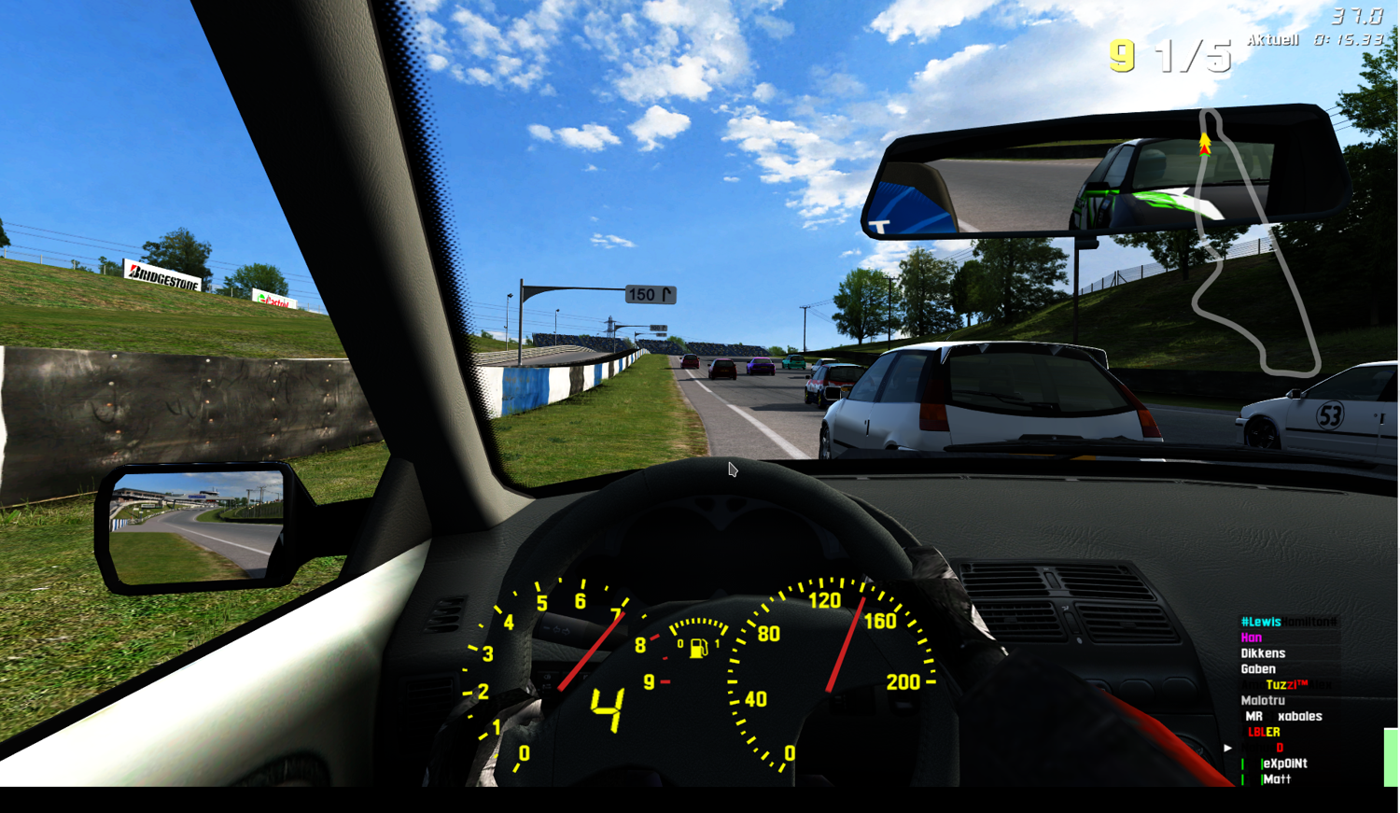The width and height of the screenshot is (1400, 813).
Task: Click the LBLER driver entry
Action: click(x=1264, y=732)
